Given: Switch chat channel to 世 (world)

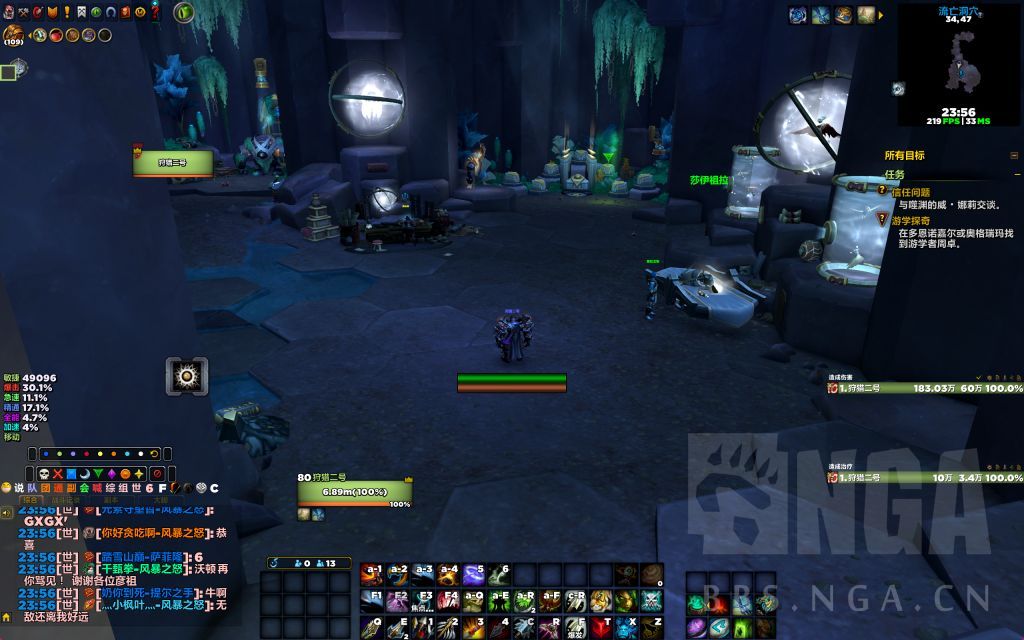Looking at the screenshot, I should (x=136, y=488).
